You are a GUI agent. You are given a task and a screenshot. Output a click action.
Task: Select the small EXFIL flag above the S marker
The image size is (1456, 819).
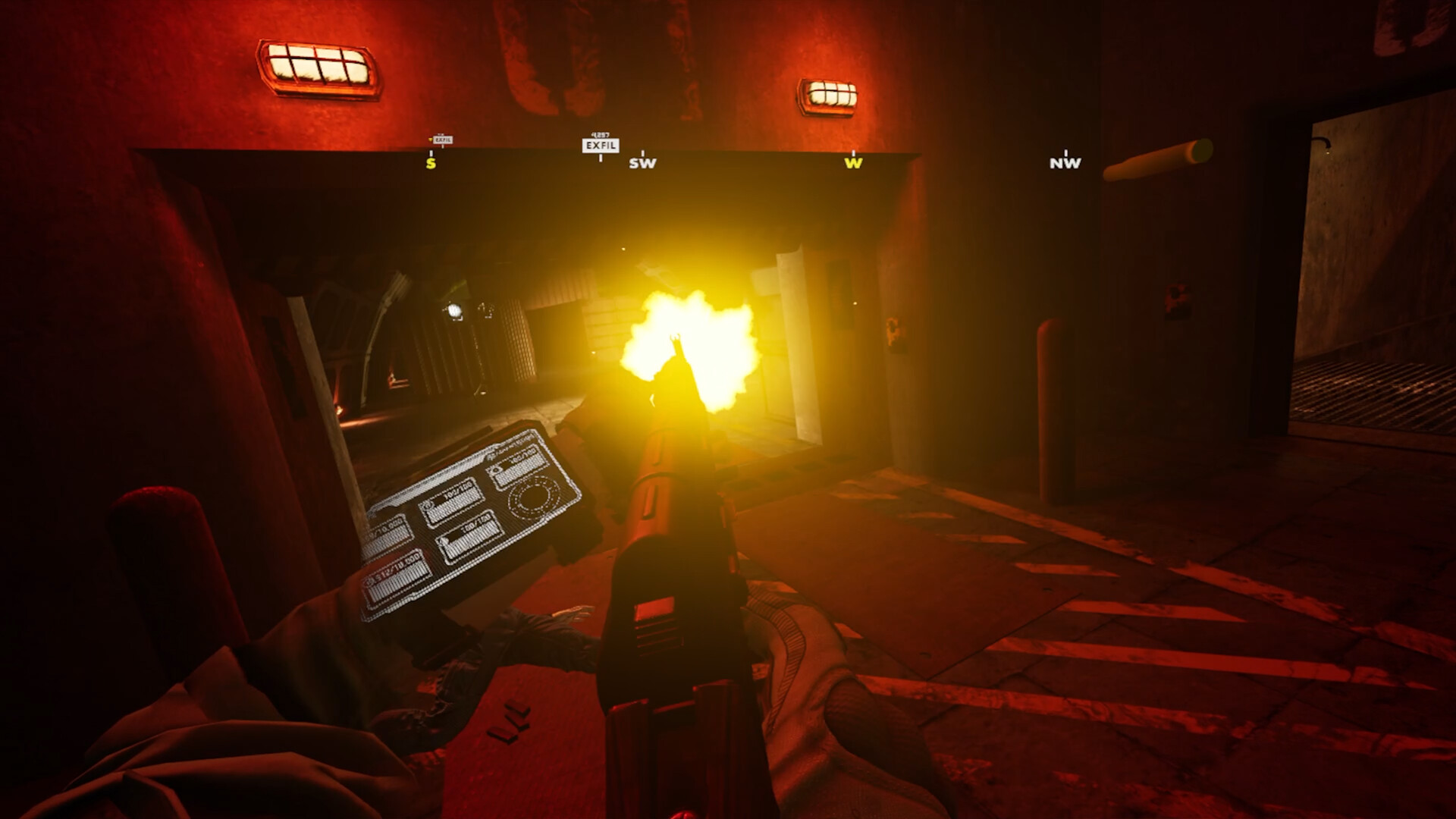(x=444, y=140)
